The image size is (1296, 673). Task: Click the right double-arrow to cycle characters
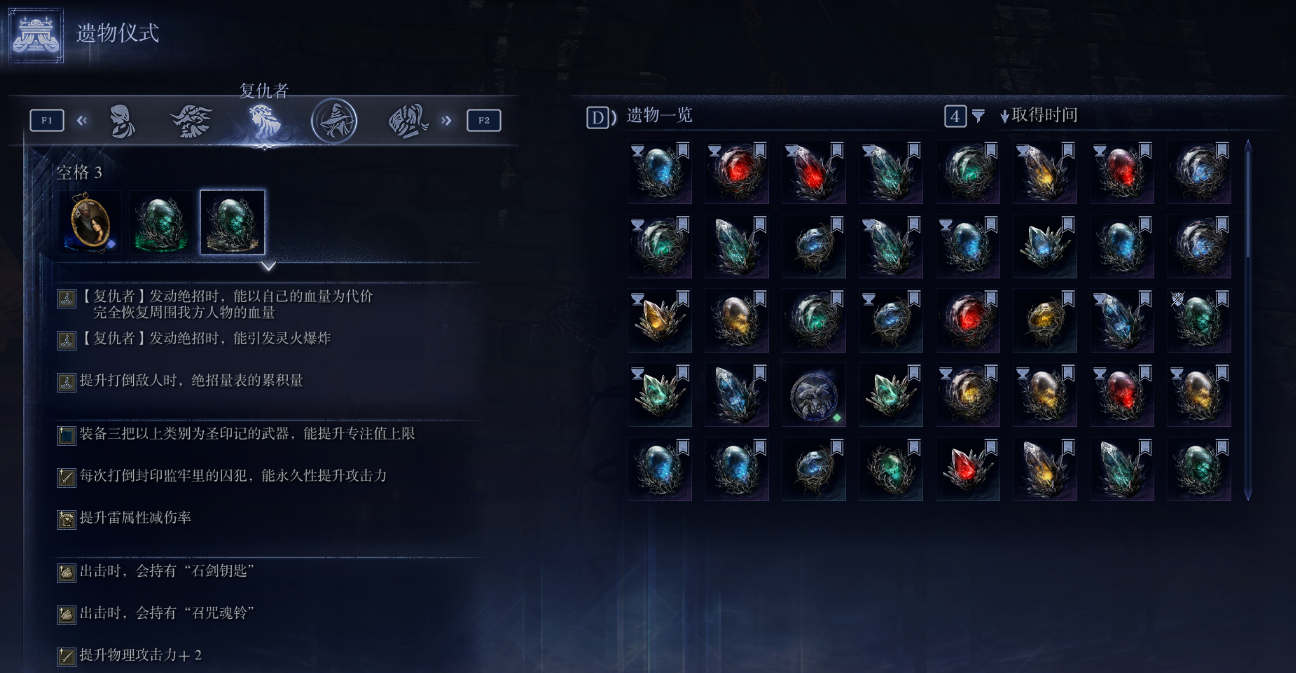point(446,121)
